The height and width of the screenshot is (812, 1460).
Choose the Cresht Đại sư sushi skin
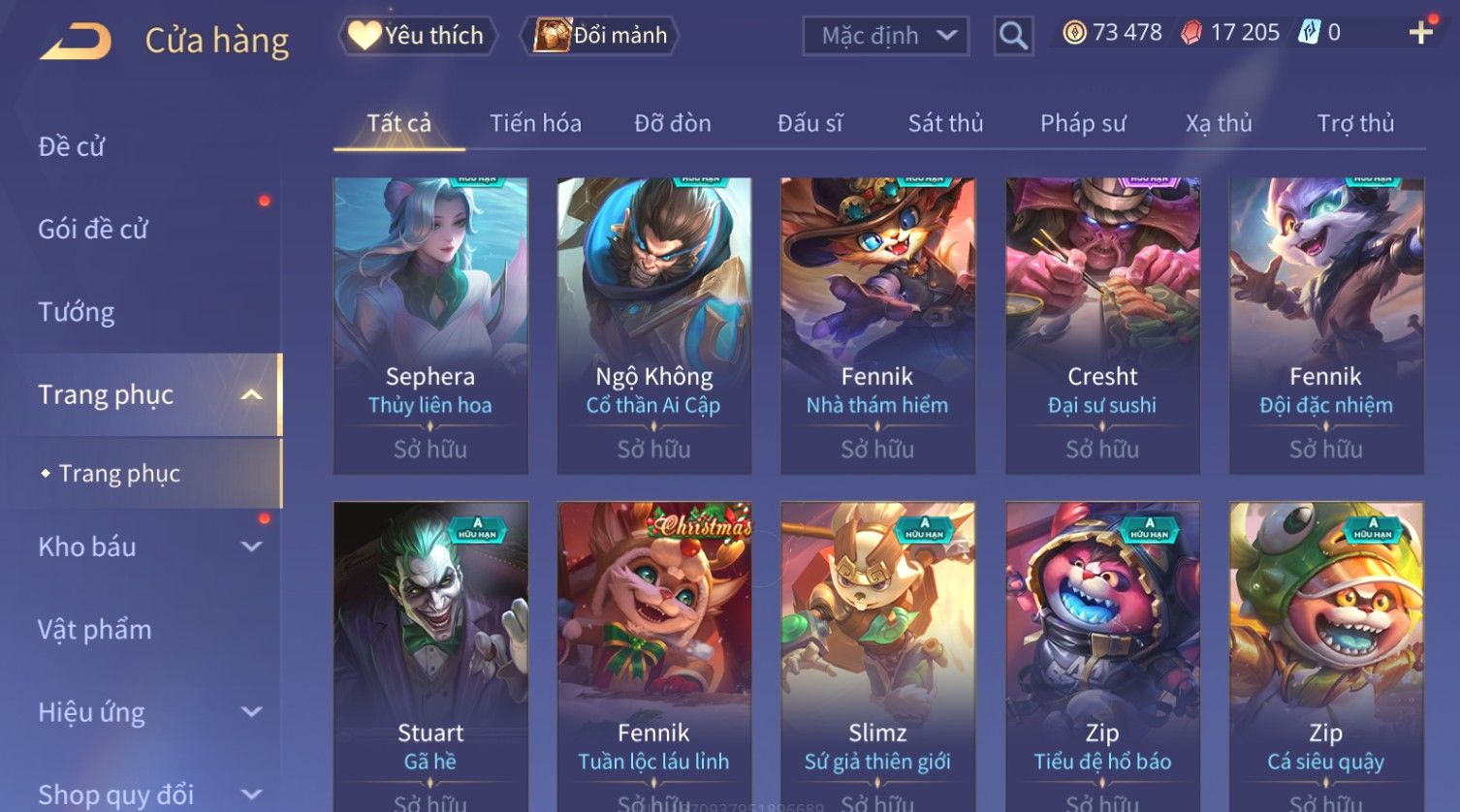click(x=1102, y=325)
